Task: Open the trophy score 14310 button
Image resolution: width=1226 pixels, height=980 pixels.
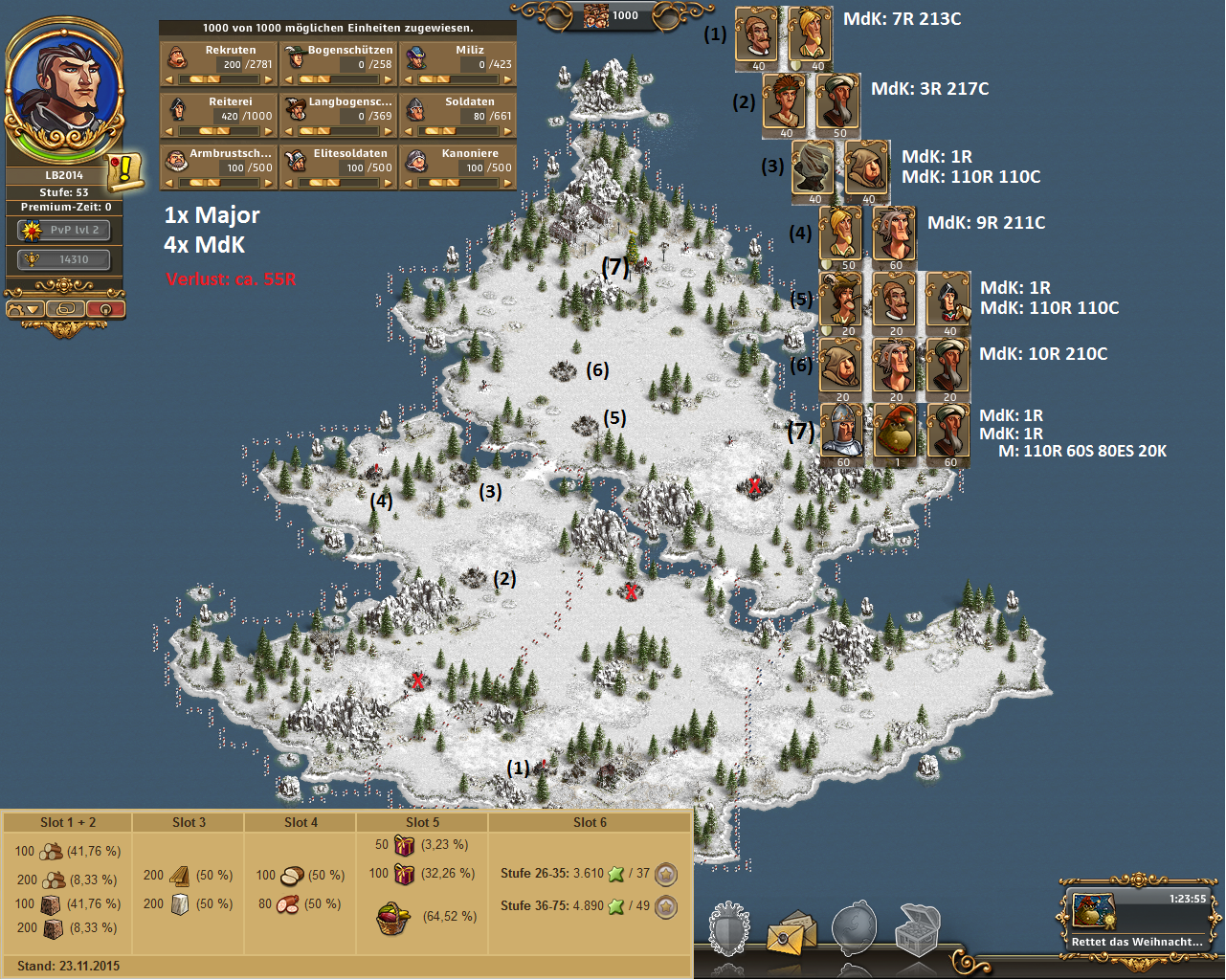Action: click(x=64, y=259)
